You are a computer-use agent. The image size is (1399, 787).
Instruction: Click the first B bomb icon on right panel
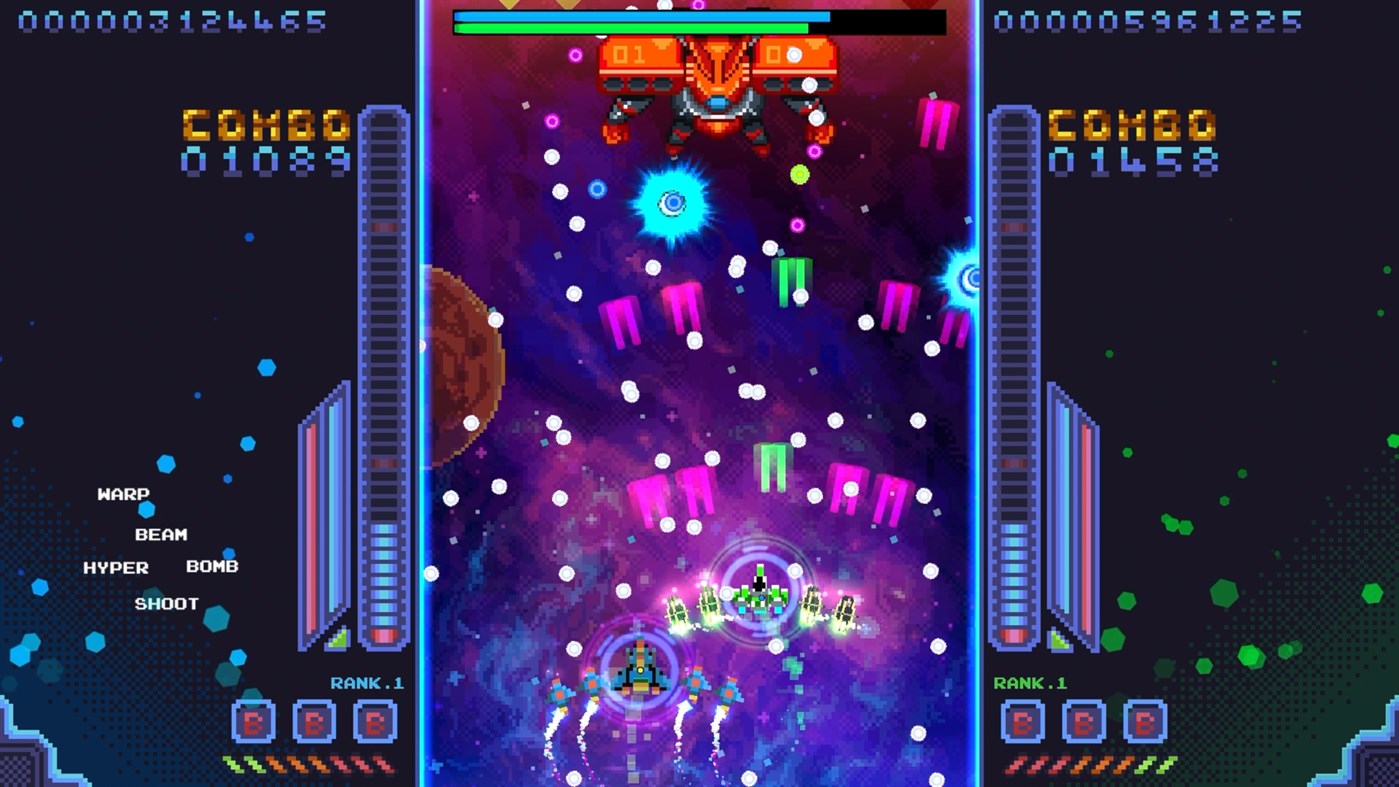pos(1022,719)
